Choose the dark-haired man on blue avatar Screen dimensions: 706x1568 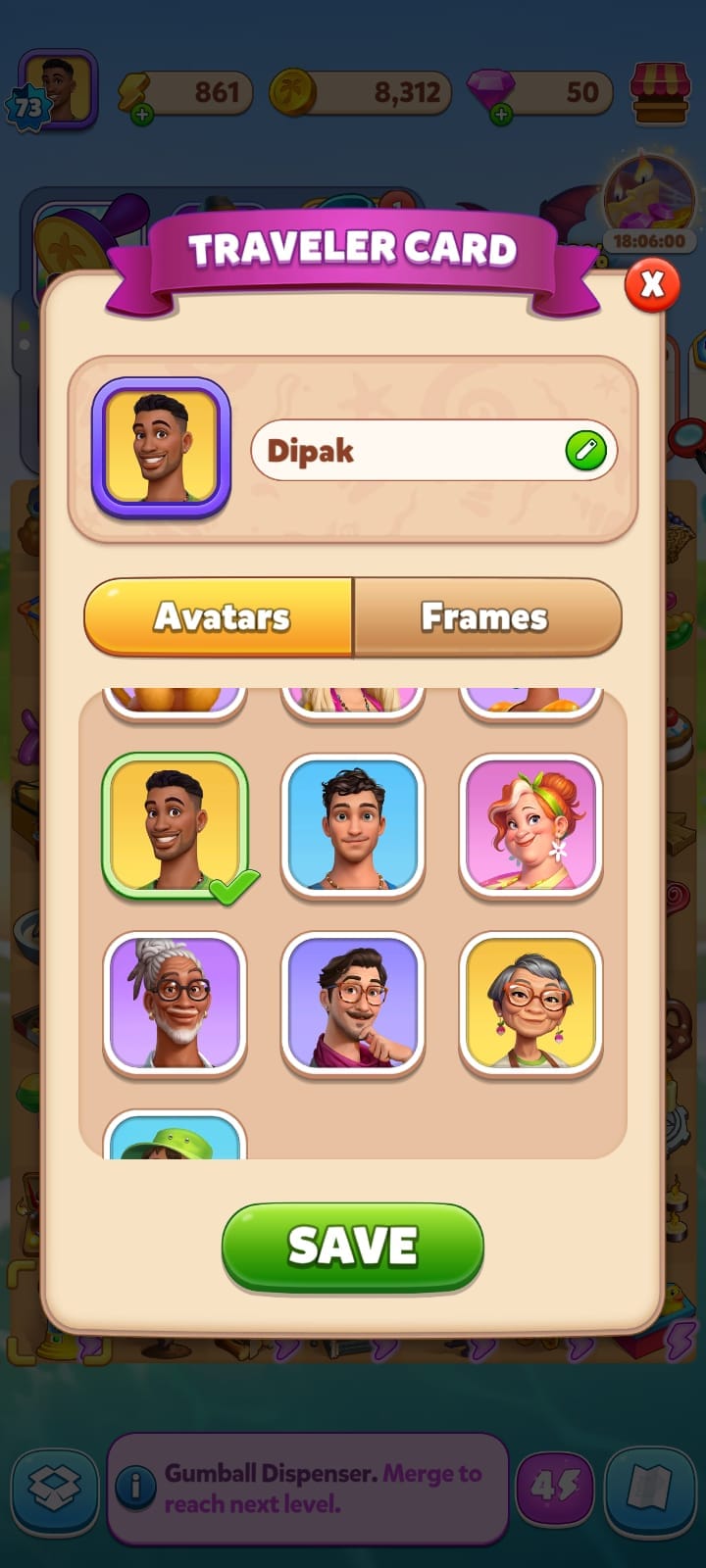click(353, 825)
